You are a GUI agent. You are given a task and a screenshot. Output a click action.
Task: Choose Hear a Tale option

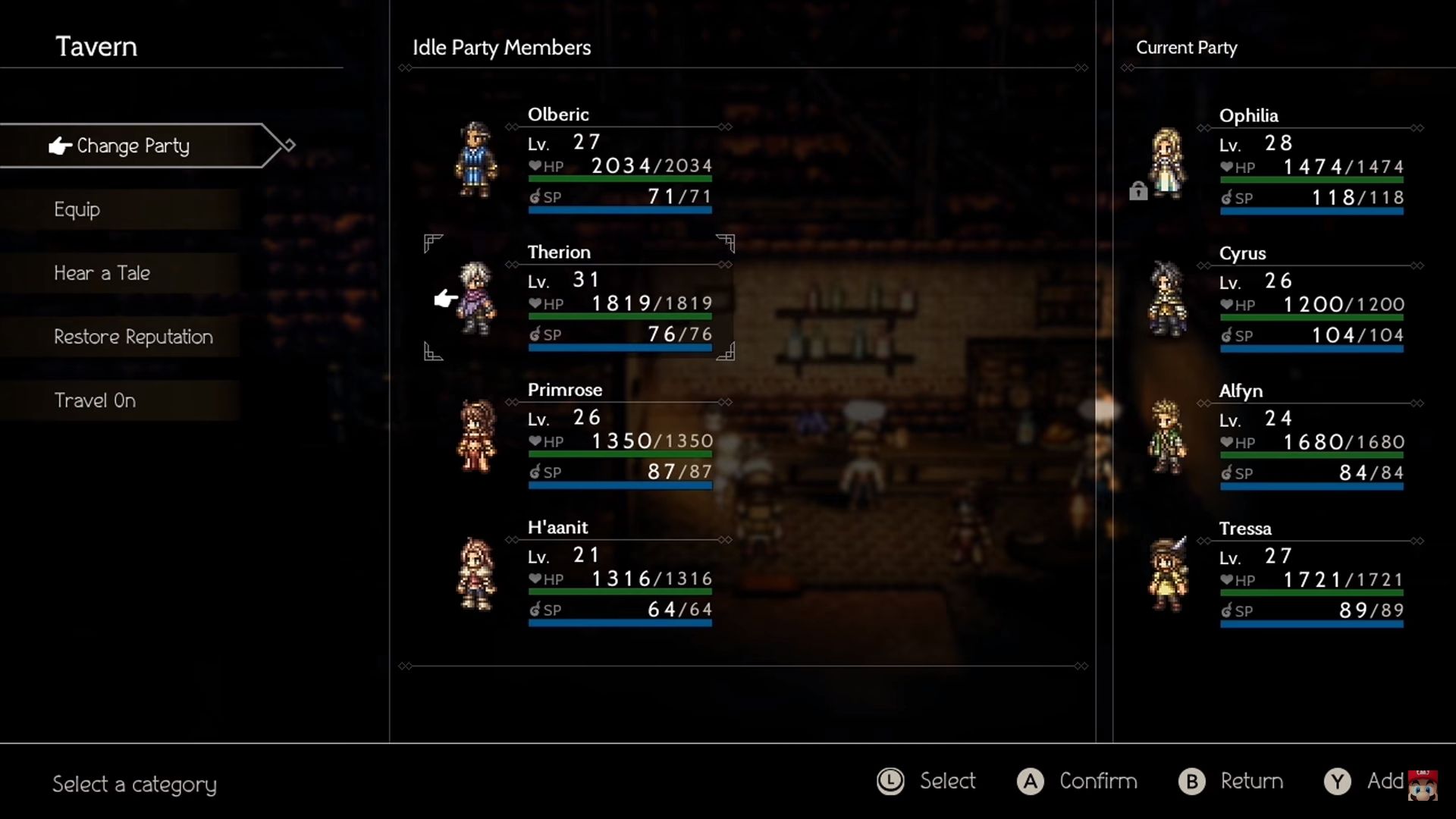102,273
